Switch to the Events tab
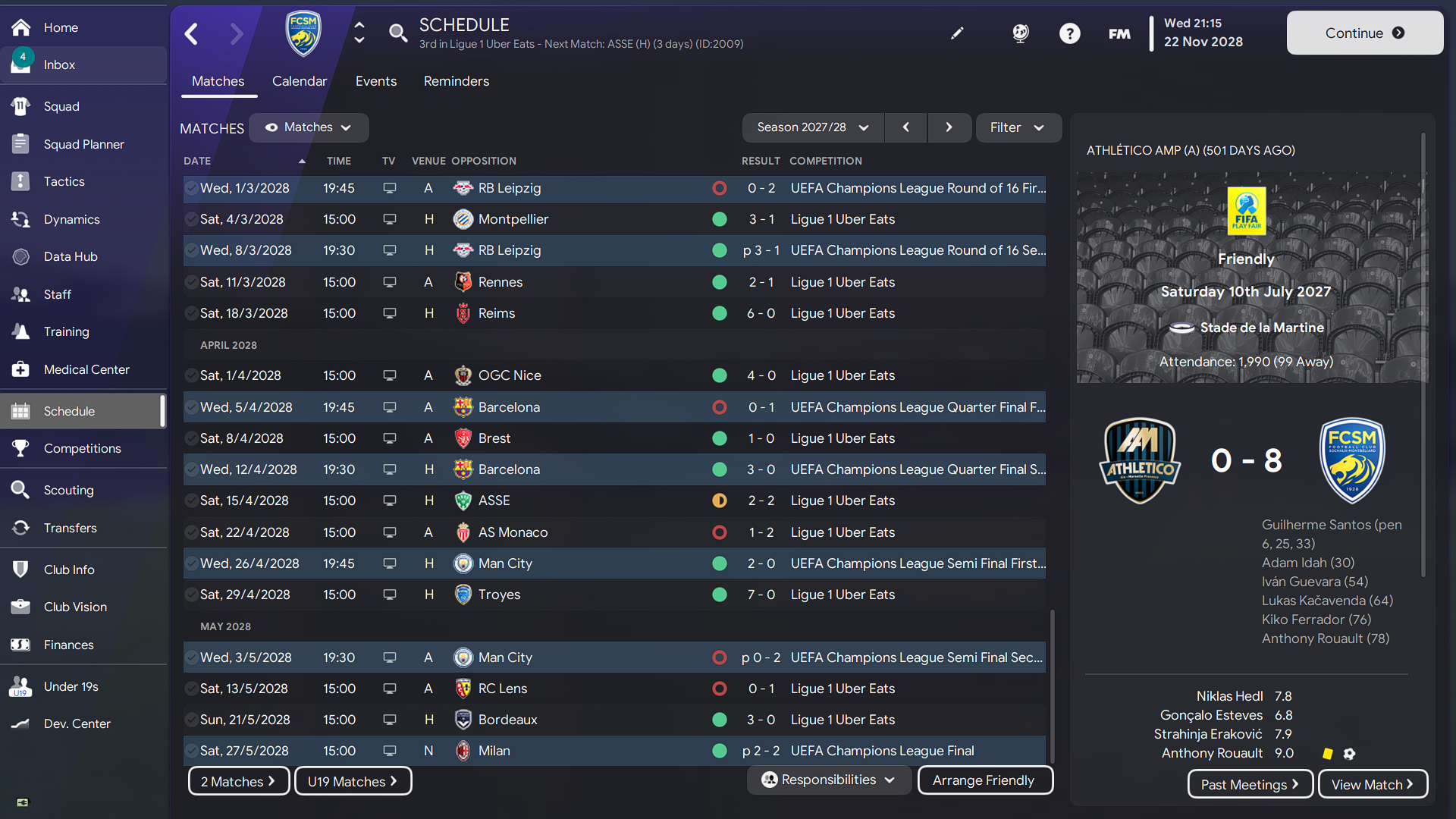 point(375,81)
